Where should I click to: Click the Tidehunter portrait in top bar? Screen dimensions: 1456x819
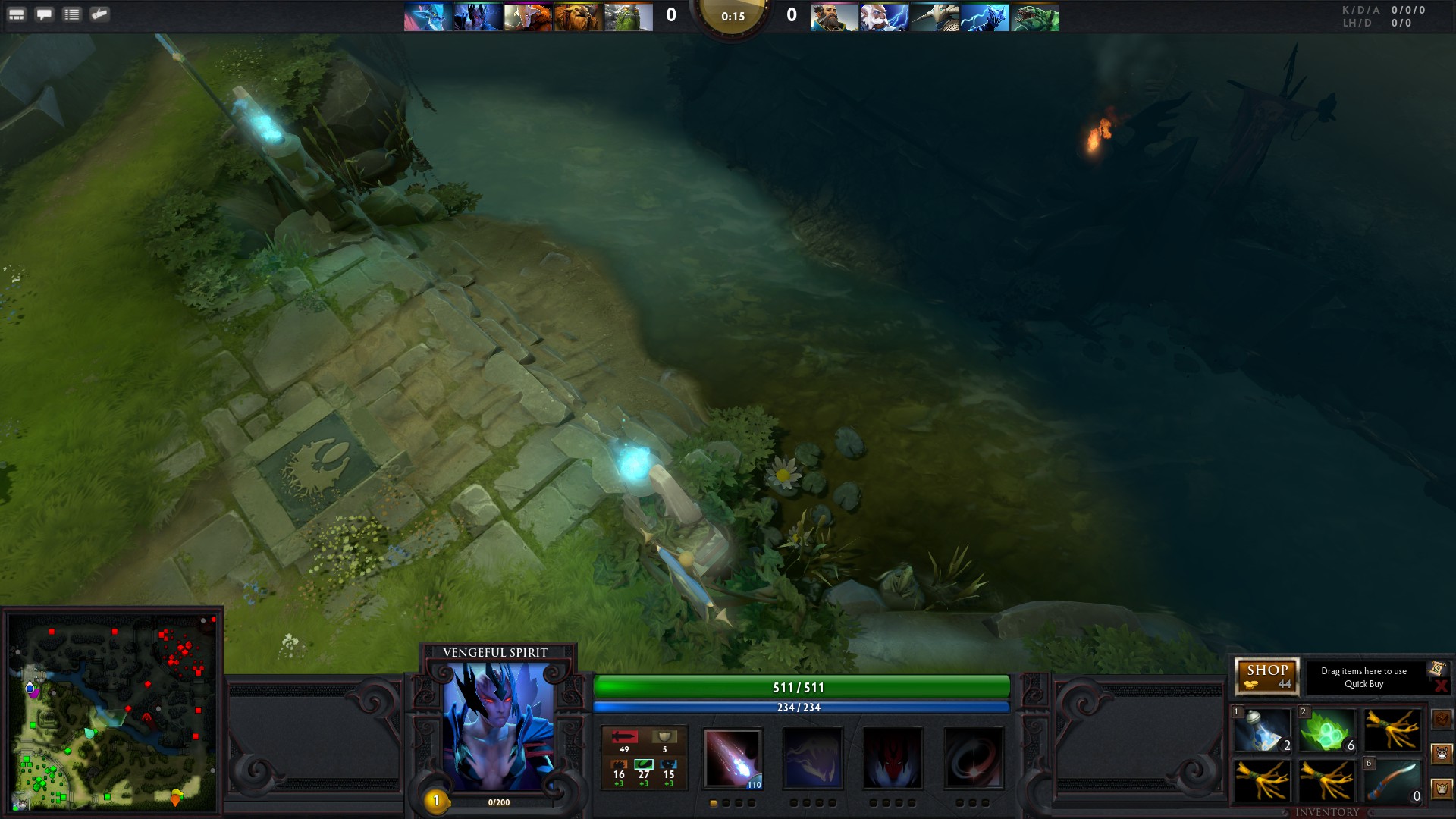1034,17
